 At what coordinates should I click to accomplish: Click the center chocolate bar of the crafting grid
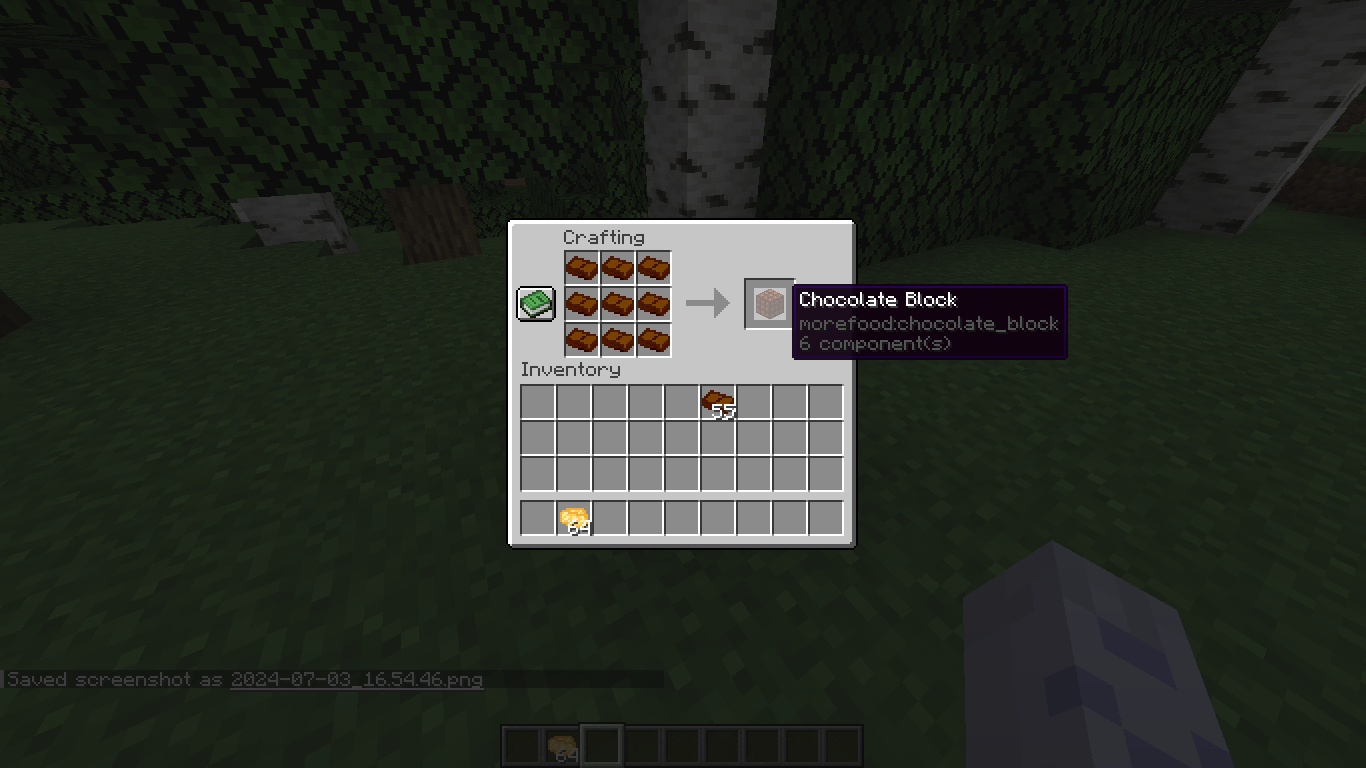coord(617,304)
